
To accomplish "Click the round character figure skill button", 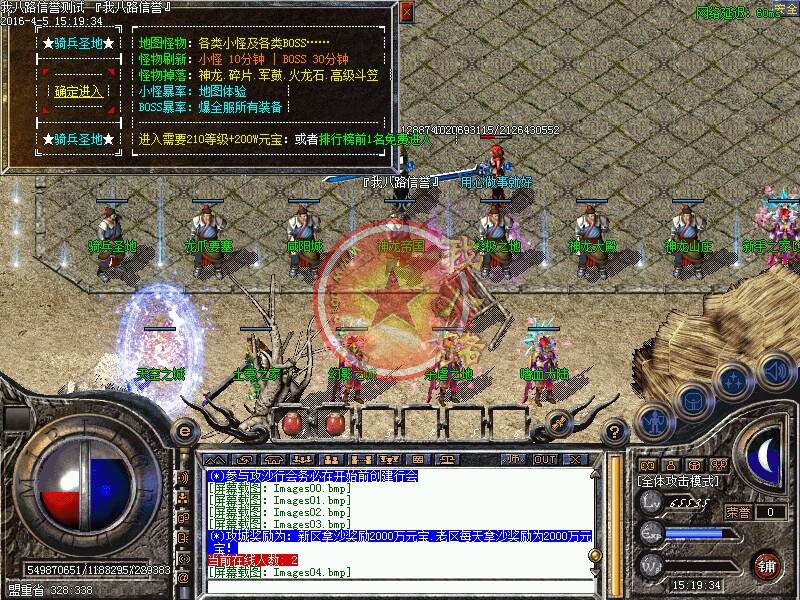I will tap(654, 420).
